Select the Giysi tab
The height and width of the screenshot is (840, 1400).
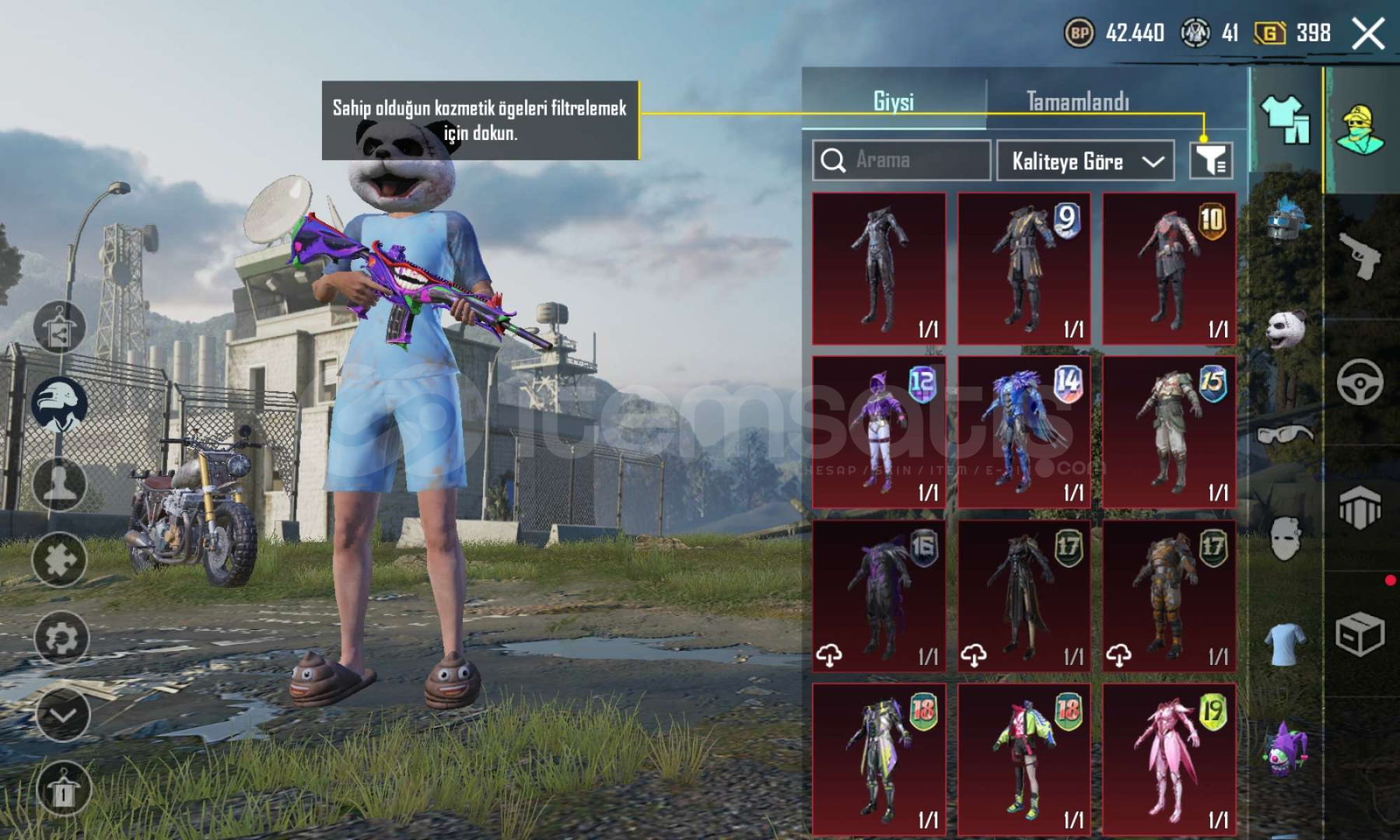(x=894, y=101)
